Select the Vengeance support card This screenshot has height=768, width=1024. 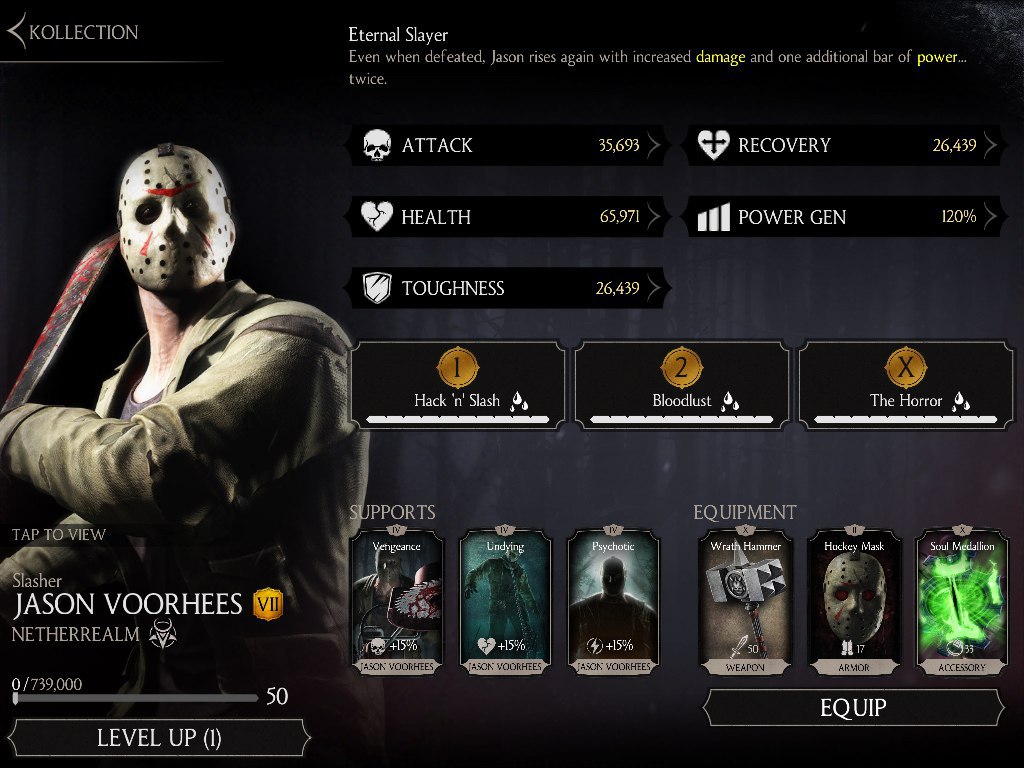coord(397,600)
